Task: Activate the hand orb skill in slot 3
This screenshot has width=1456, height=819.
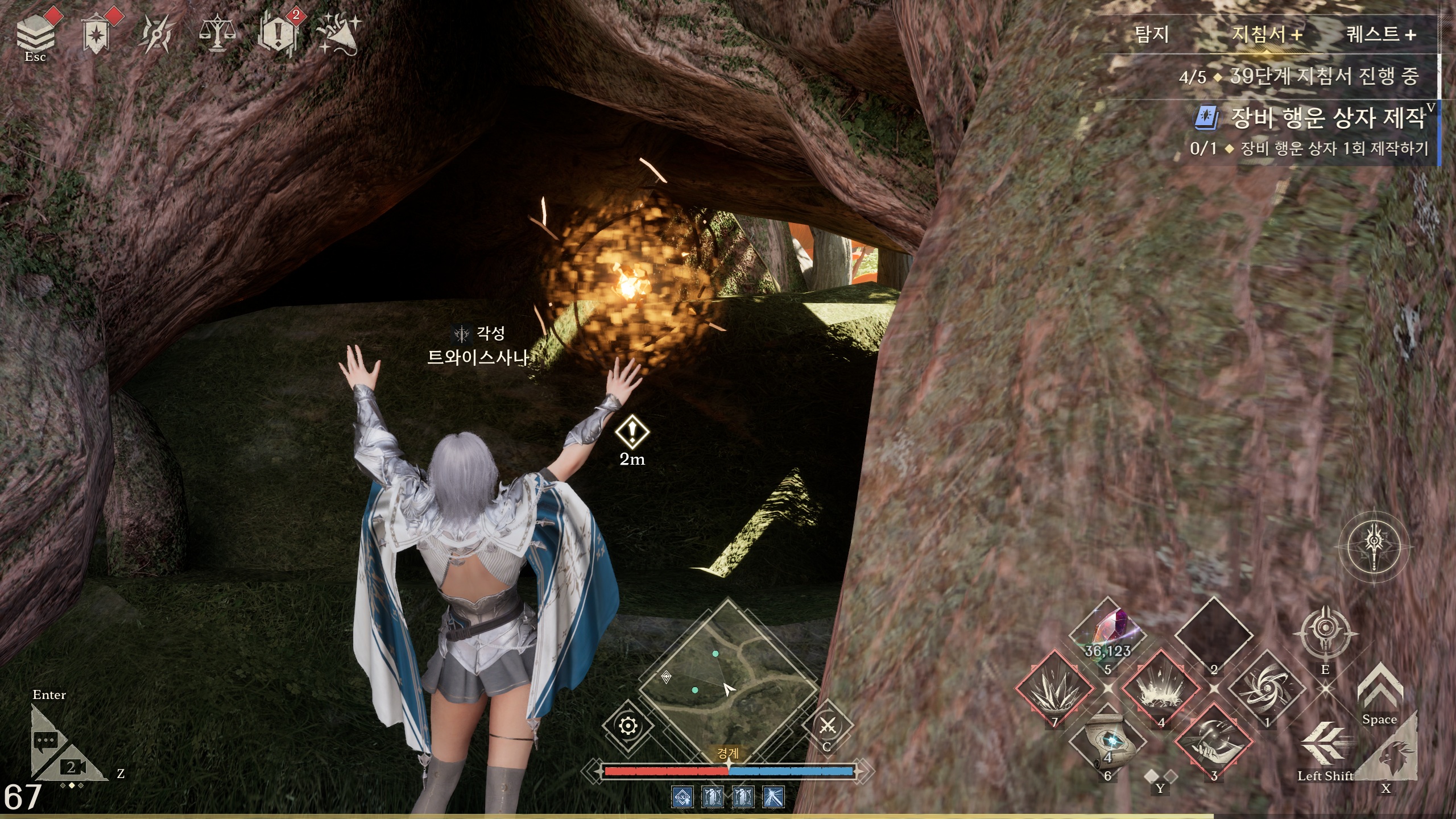Action: pos(1214,742)
